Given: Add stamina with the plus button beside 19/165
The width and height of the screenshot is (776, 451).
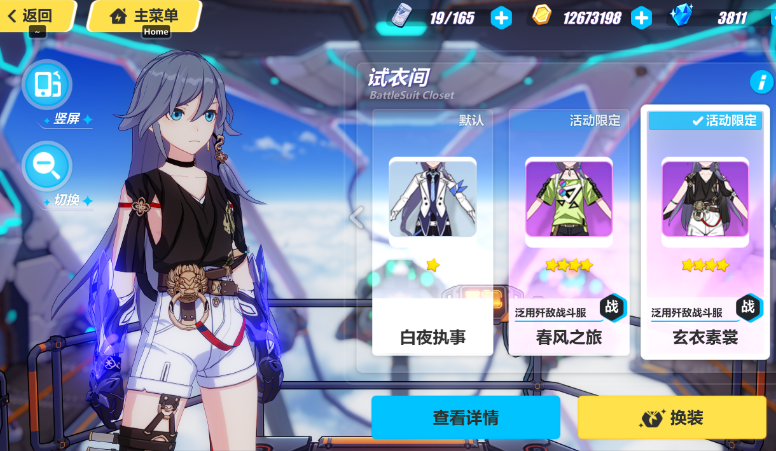Looking at the screenshot, I should coord(501,17).
